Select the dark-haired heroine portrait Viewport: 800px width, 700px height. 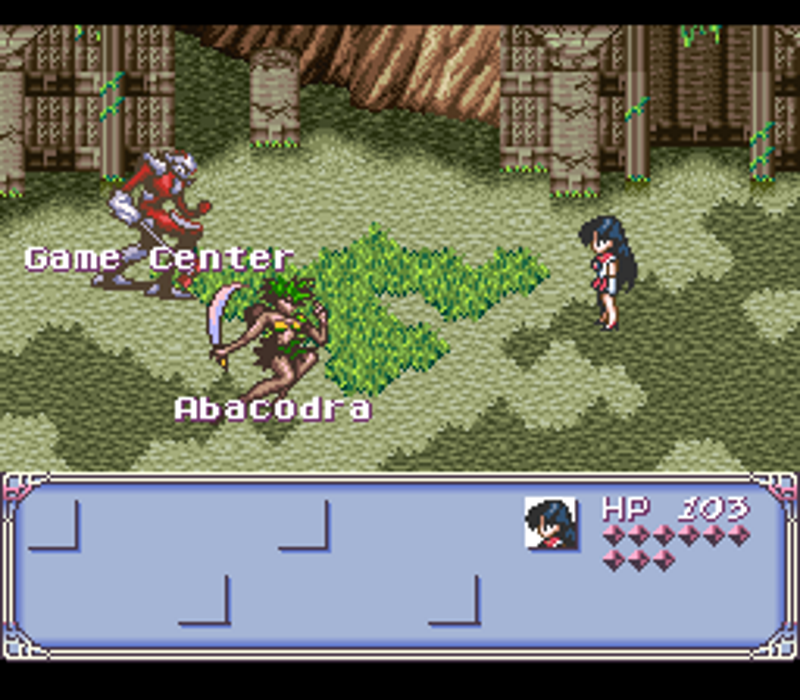[x=550, y=523]
